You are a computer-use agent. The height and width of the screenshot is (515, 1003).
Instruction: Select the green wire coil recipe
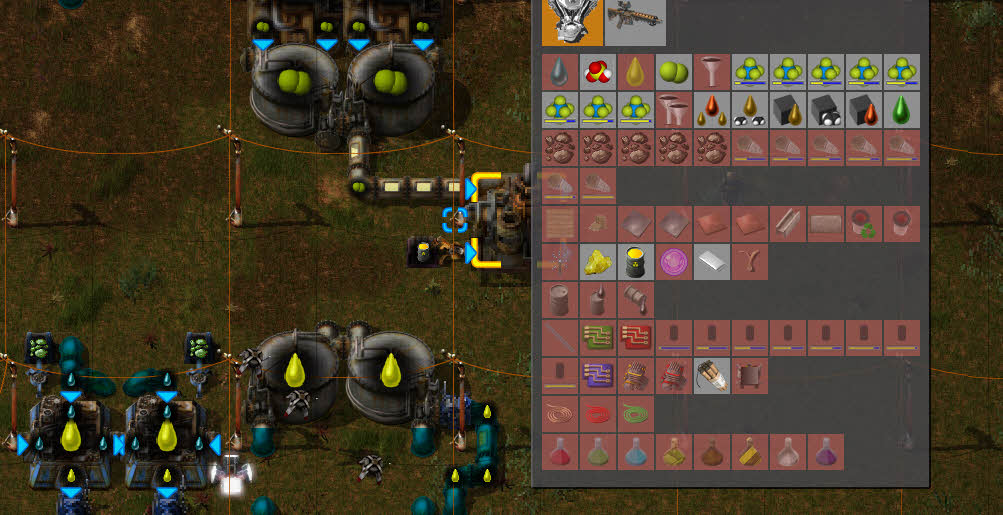click(636, 413)
